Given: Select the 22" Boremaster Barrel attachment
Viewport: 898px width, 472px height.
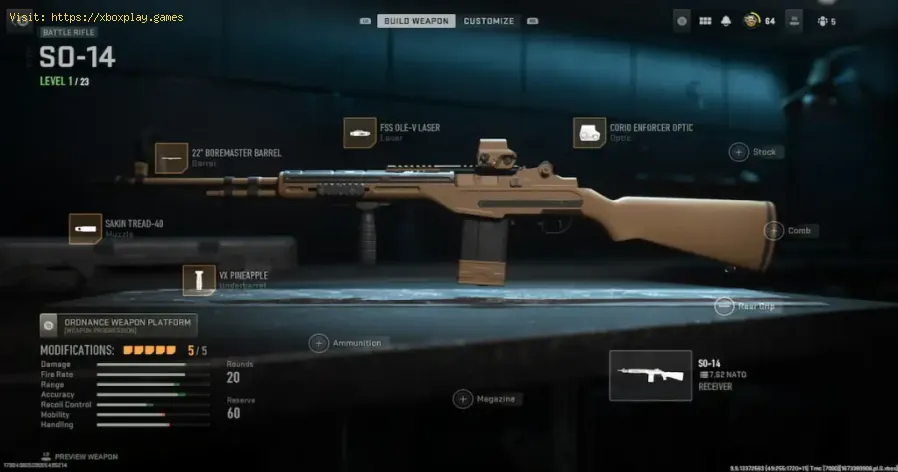Looking at the screenshot, I should tap(172, 158).
